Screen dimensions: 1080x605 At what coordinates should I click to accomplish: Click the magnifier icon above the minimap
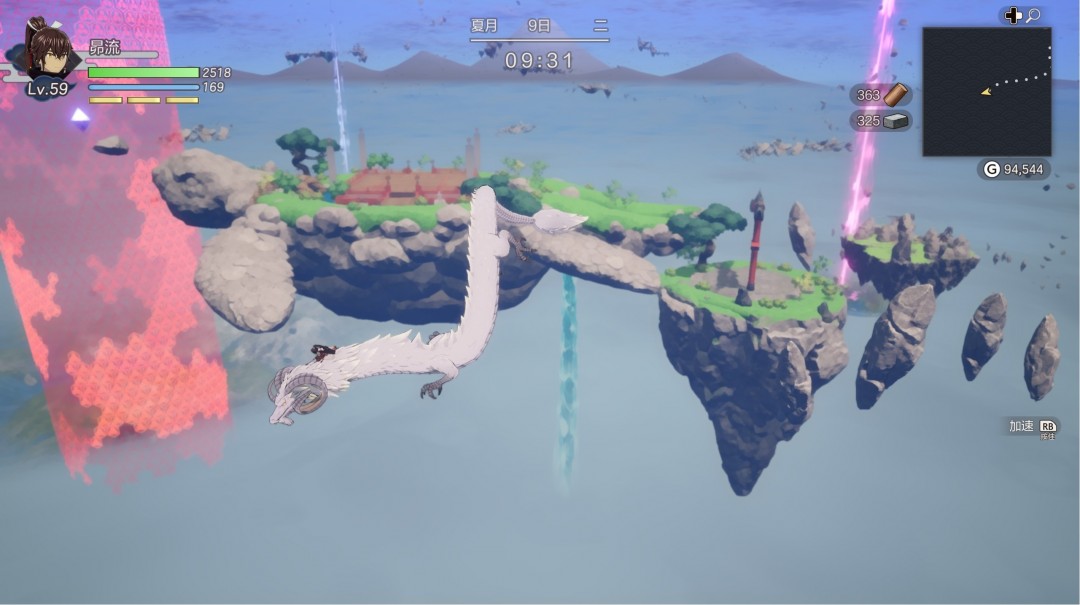pyautogui.click(x=1033, y=15)
